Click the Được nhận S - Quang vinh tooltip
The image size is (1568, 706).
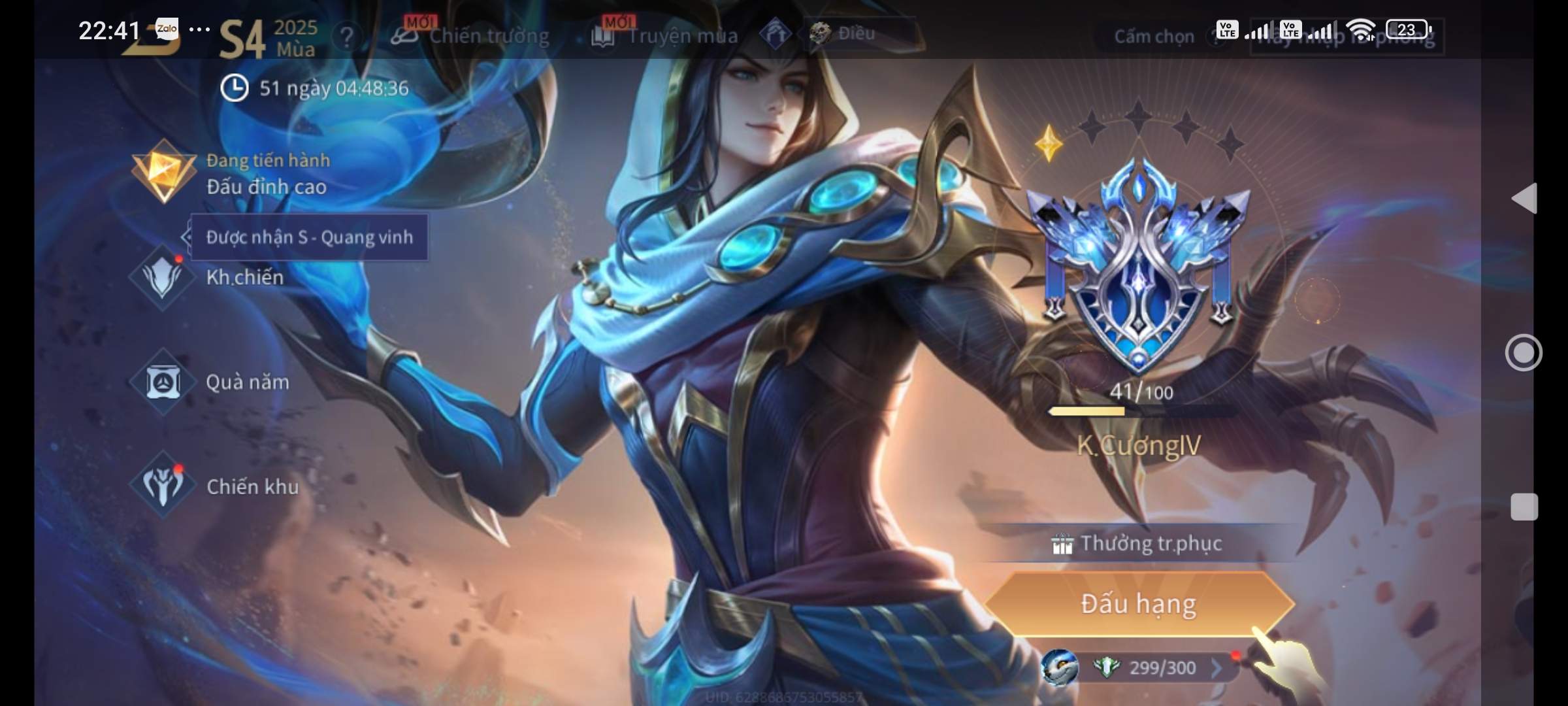(x=310, y=237)
